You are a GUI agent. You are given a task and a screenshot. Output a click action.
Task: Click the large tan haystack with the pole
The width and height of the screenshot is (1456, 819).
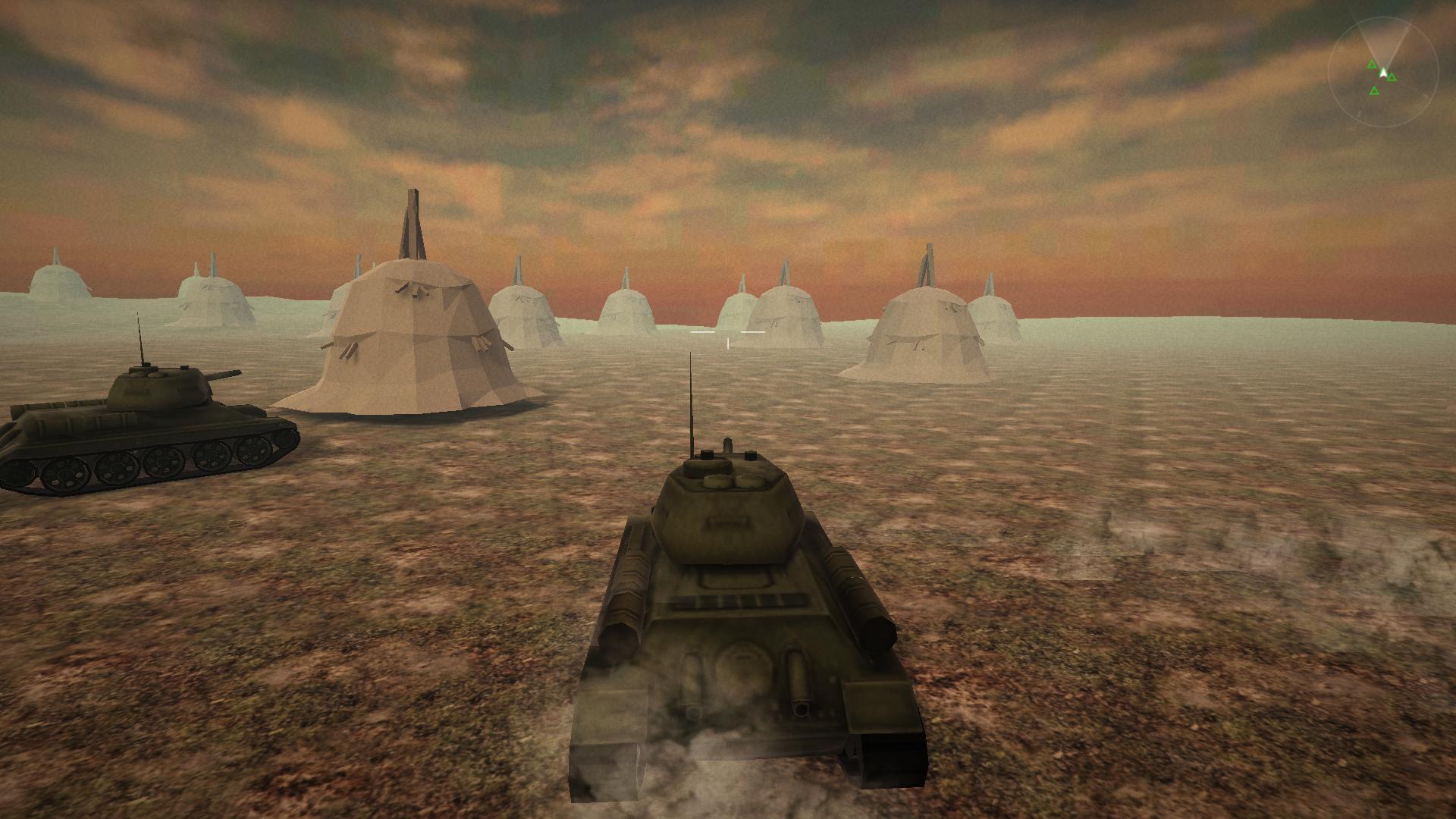click(x=413, y=341)
